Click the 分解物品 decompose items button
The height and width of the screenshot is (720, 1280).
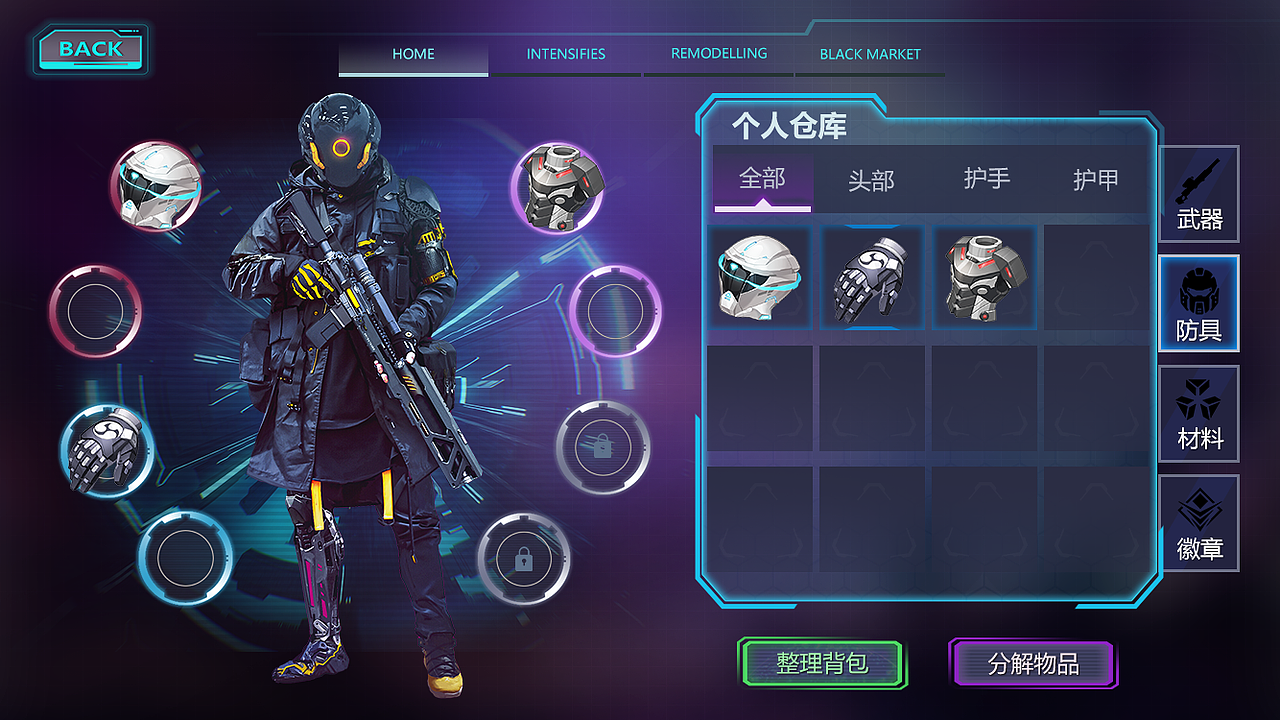tap(1034, 662)
